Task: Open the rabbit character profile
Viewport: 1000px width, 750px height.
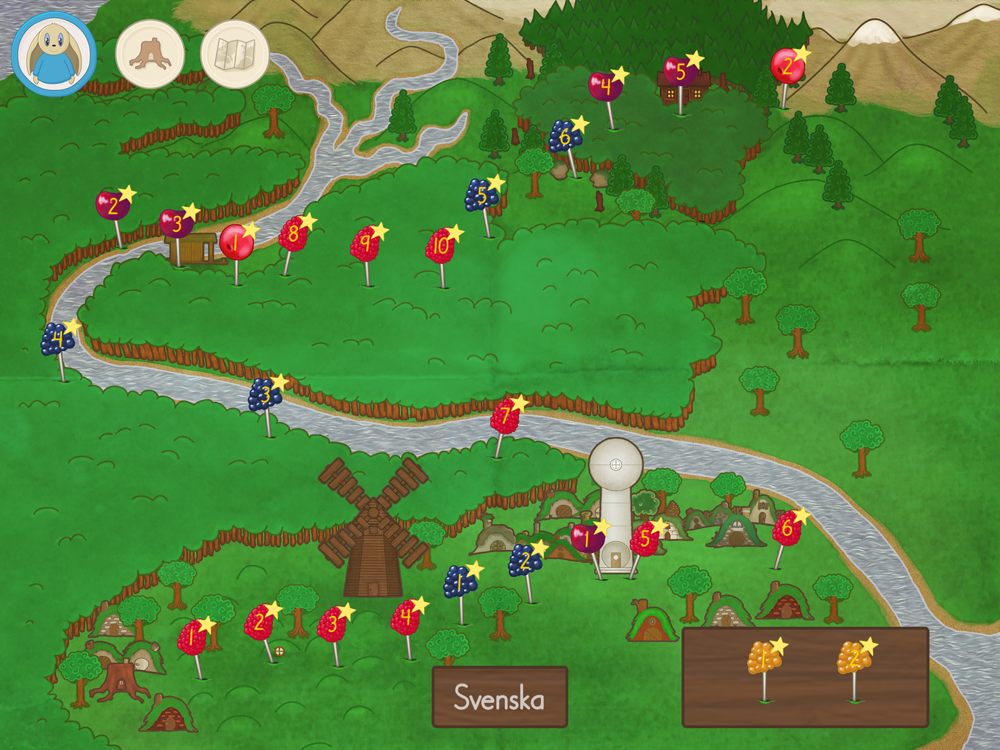Action: pos(54,54)
